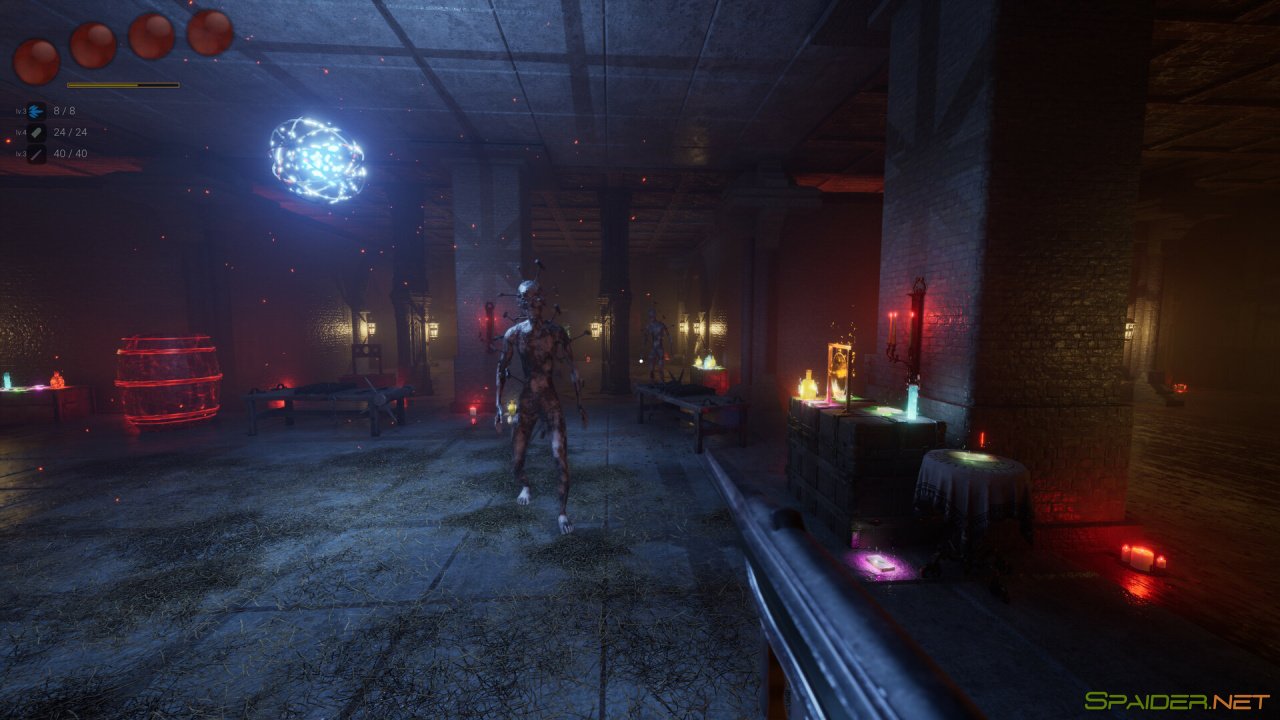Select the blue spread-shot weapon icon
Screen dimensions: 1280x720
coord(37,111)
